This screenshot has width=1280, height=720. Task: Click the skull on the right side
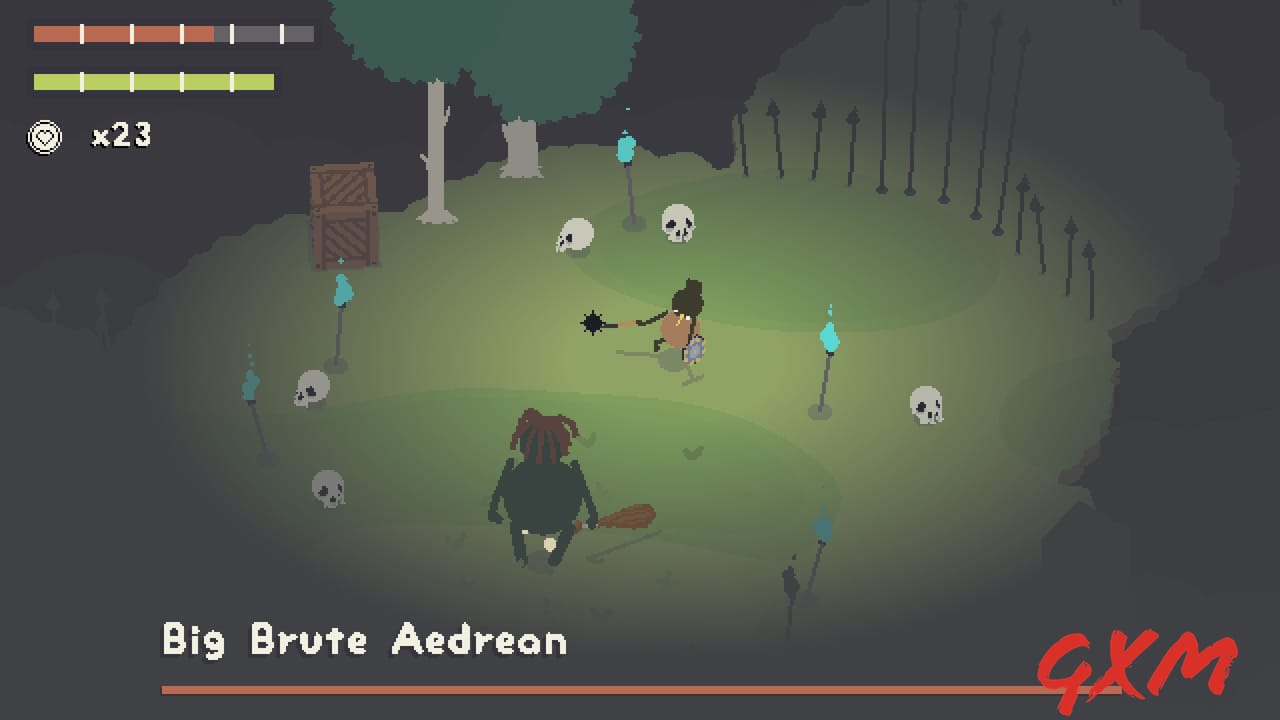tap(925, 405)
